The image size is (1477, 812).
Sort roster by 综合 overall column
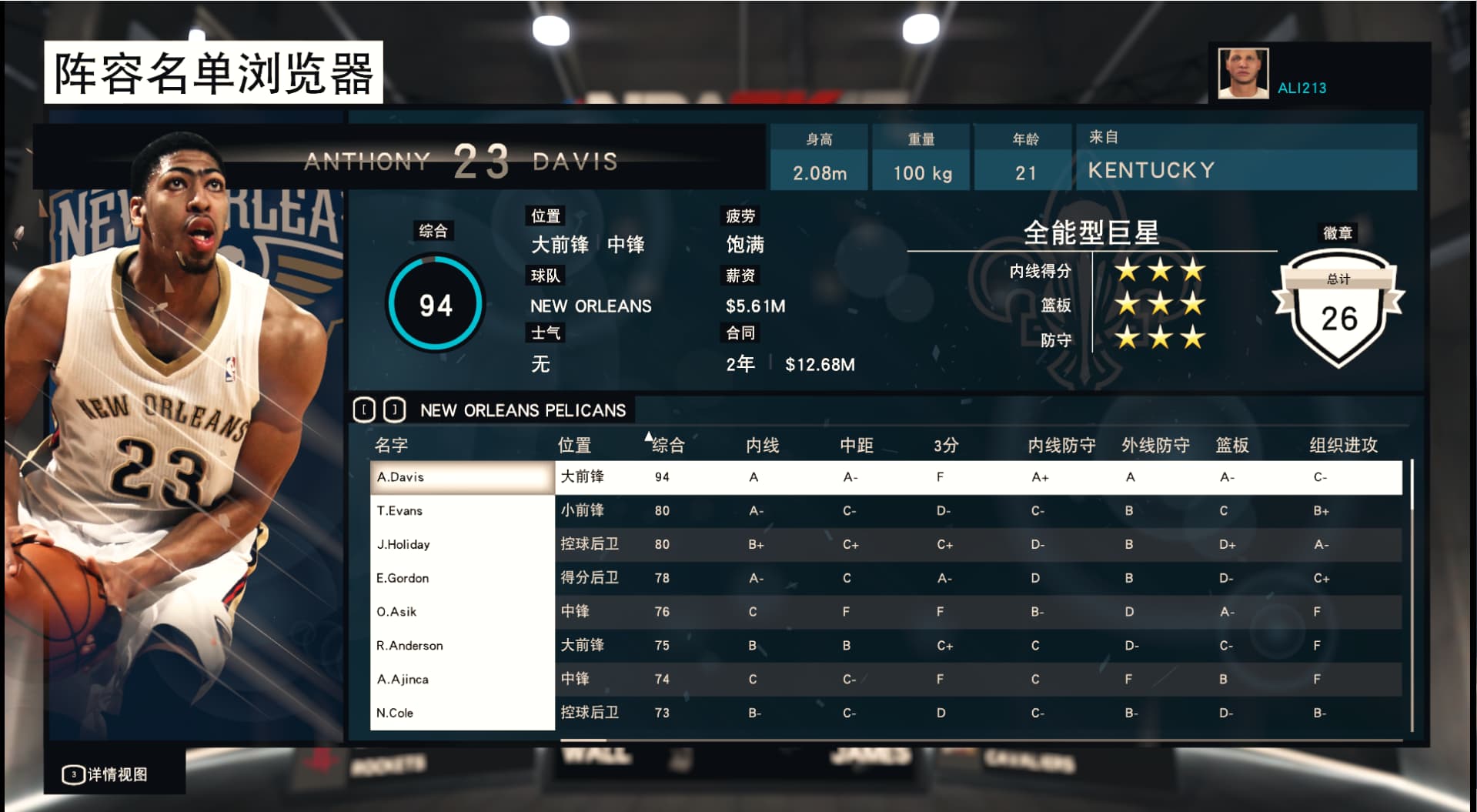click(667, 445)
